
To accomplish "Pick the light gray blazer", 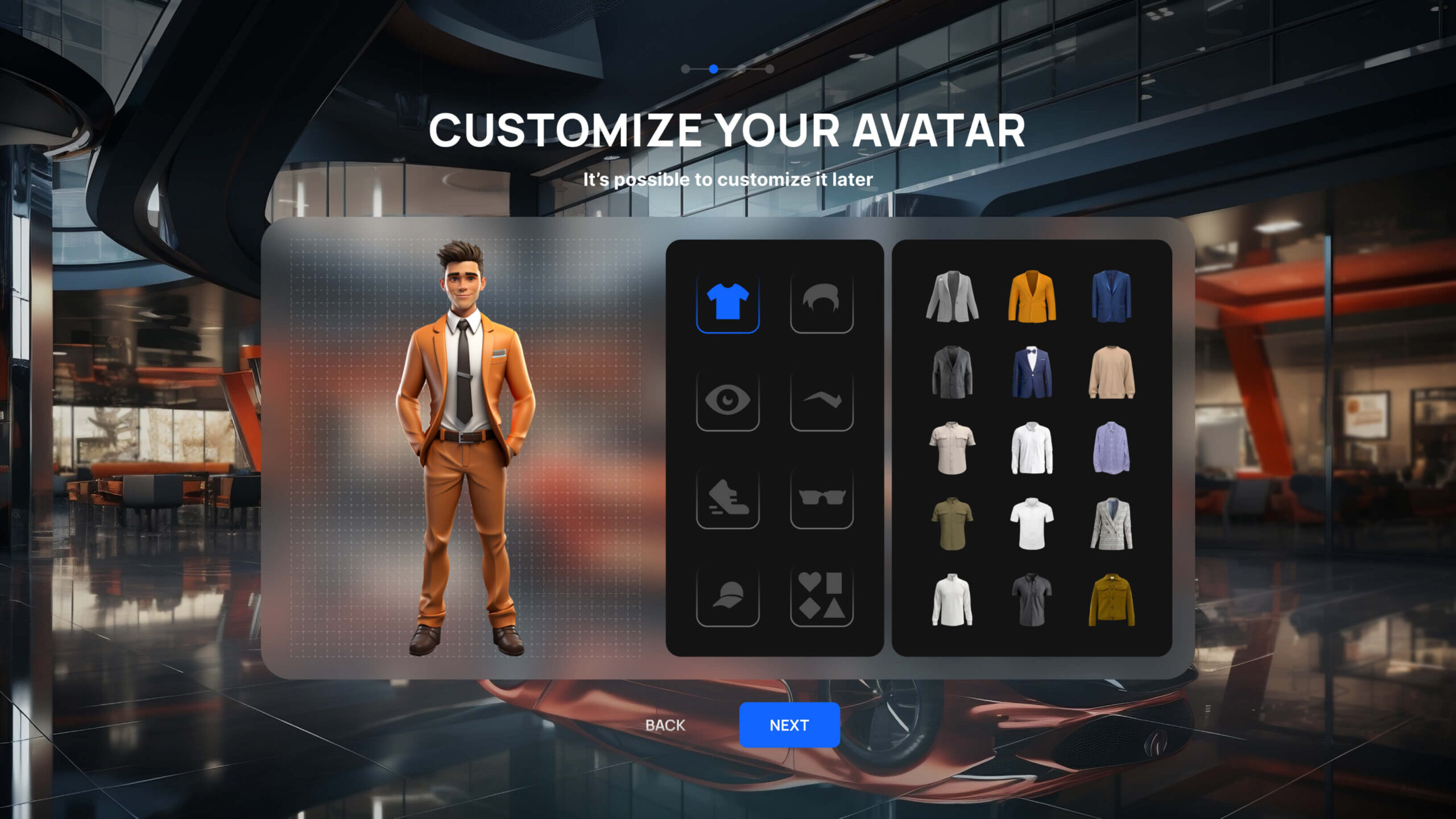I will pyautogui.click(x=952, y=296).
